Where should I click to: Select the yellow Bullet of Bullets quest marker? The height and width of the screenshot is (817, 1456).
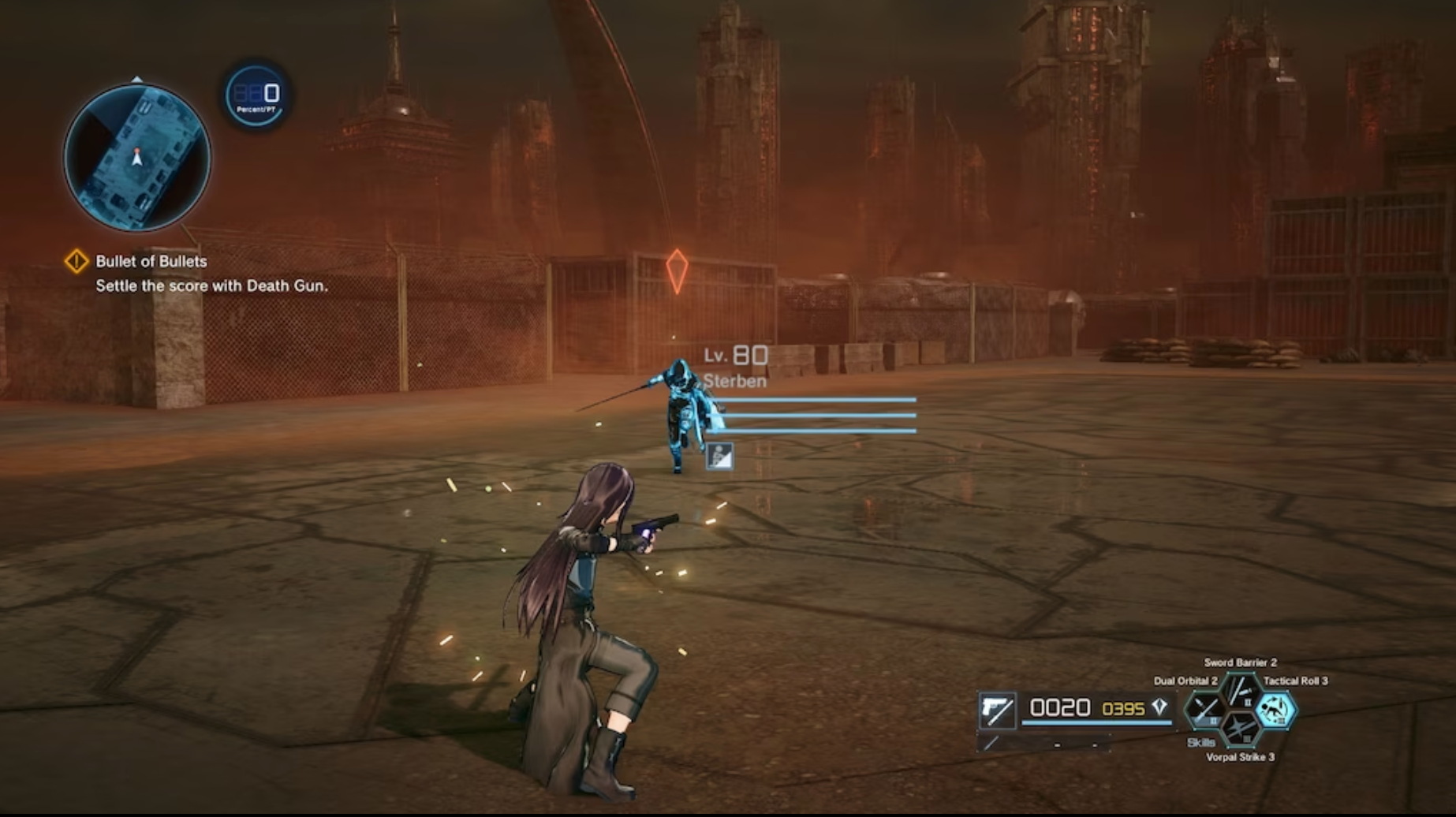point(77,261)
